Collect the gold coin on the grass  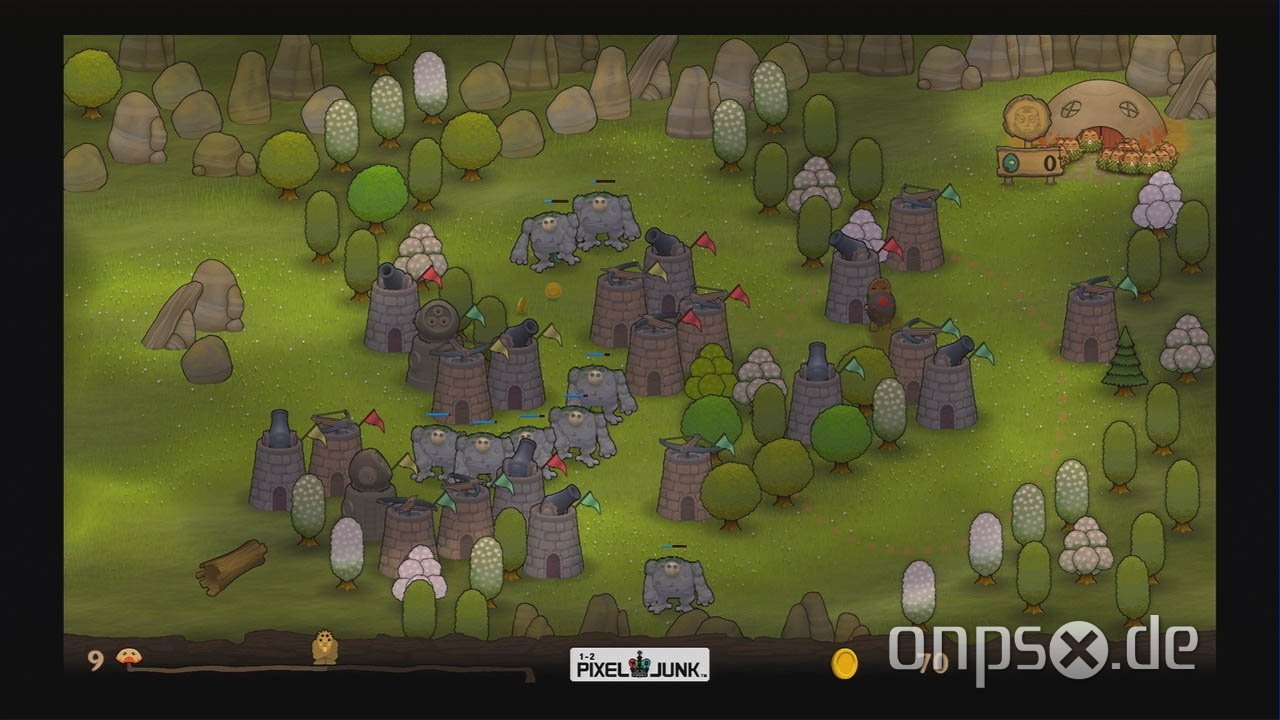[551, 291]
